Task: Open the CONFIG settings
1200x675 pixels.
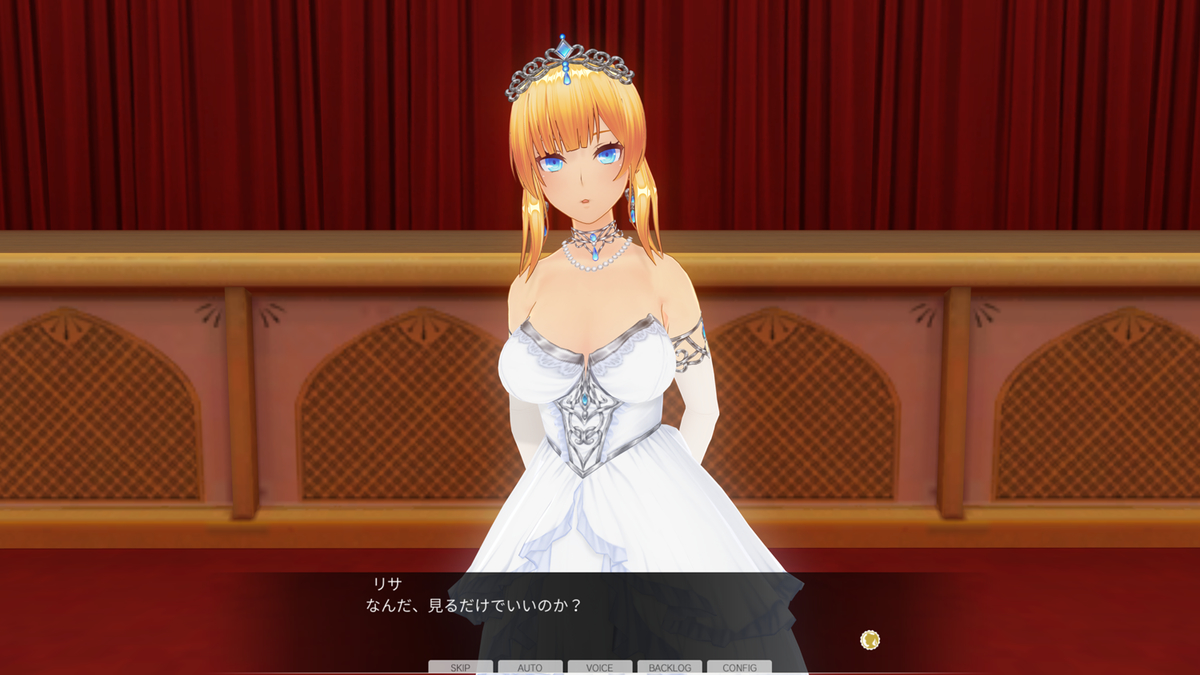Action: point(739,667)
